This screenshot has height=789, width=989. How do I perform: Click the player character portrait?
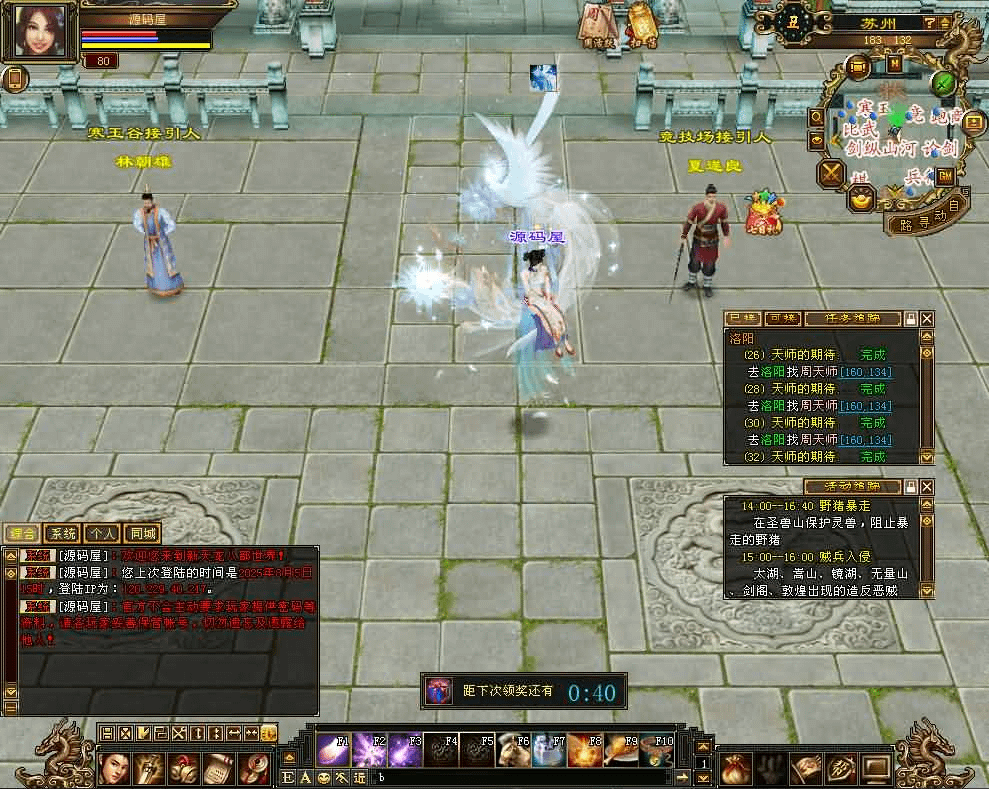40,31
